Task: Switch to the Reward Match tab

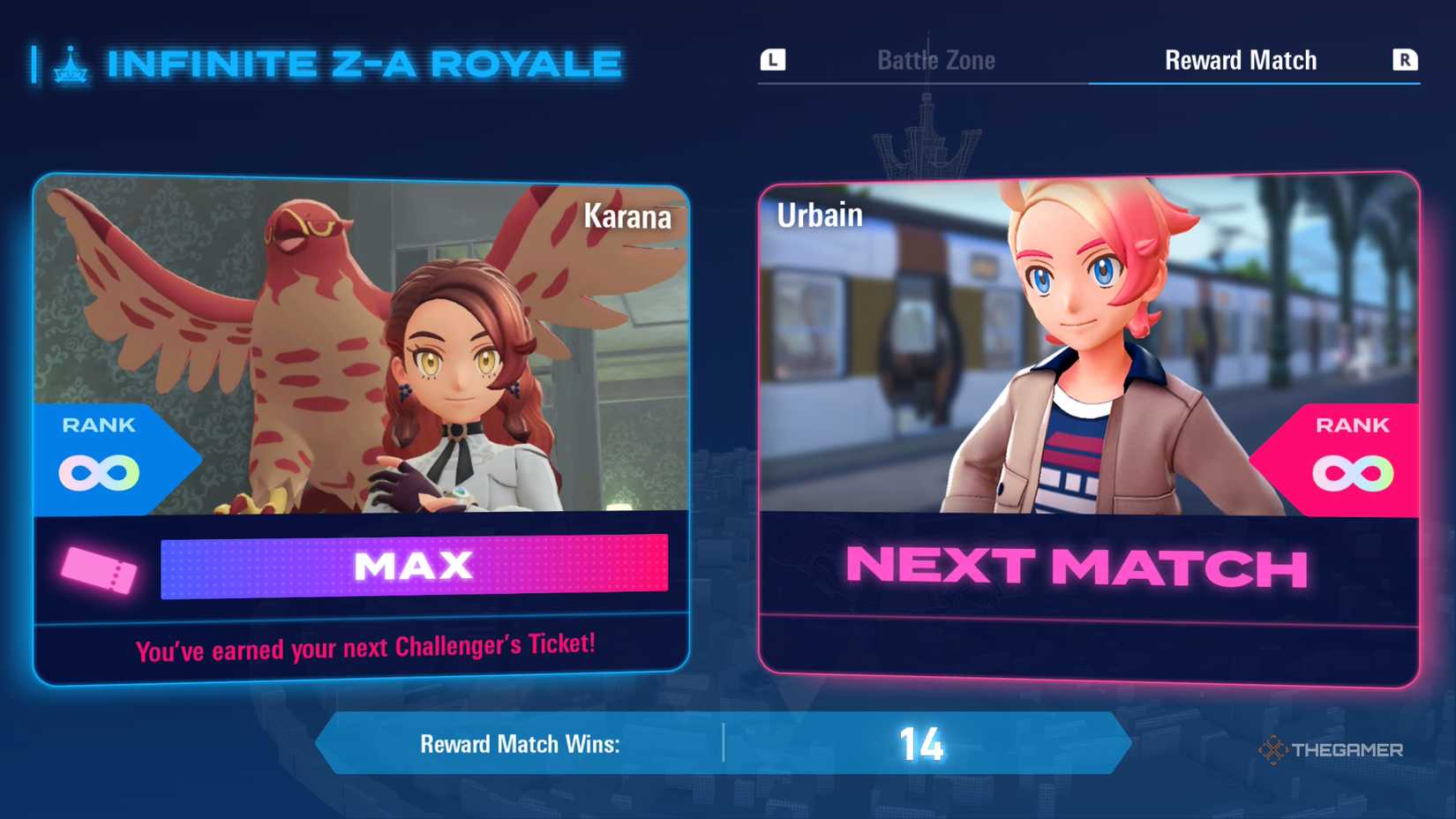Action: tap(1240, 59)
